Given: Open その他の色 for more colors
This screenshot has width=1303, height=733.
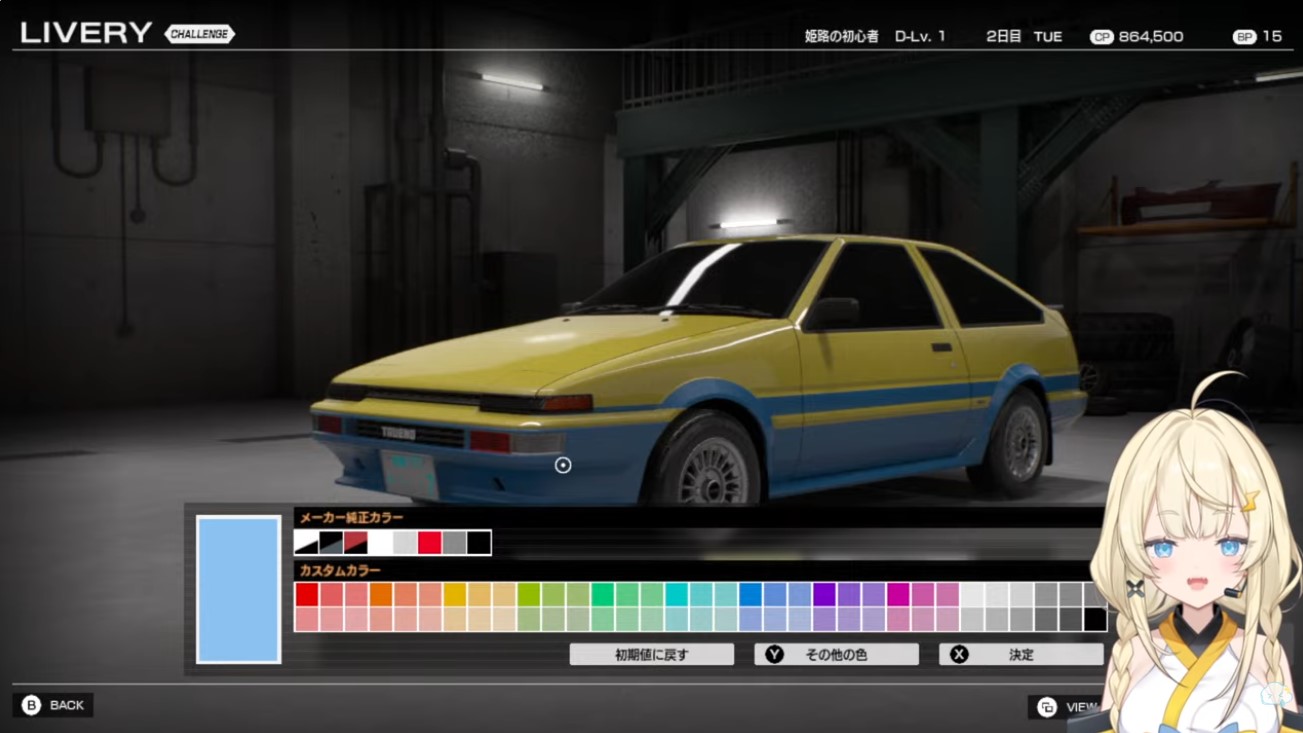Looking at the screenshot, I should (x=836, y=655).
